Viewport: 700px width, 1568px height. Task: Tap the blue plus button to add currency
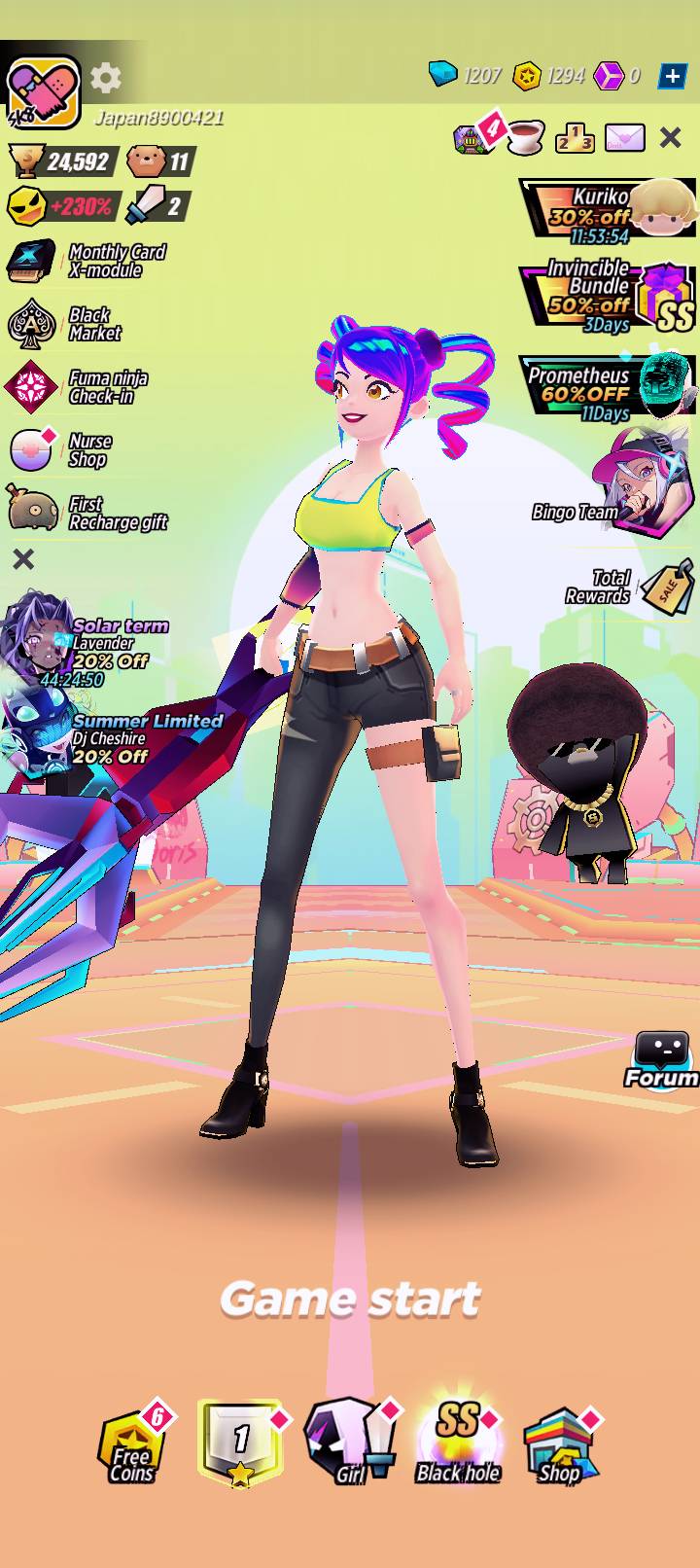click(x=672, y=76)
